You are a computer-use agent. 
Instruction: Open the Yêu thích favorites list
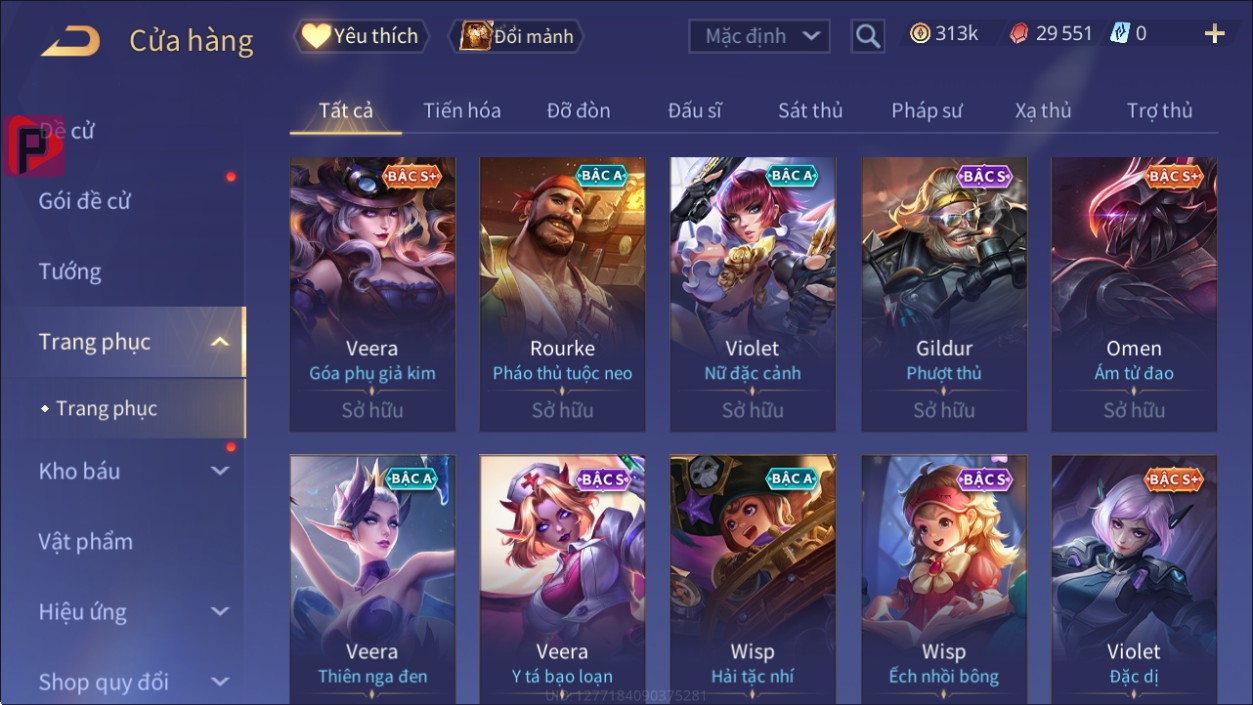point(361,37)
